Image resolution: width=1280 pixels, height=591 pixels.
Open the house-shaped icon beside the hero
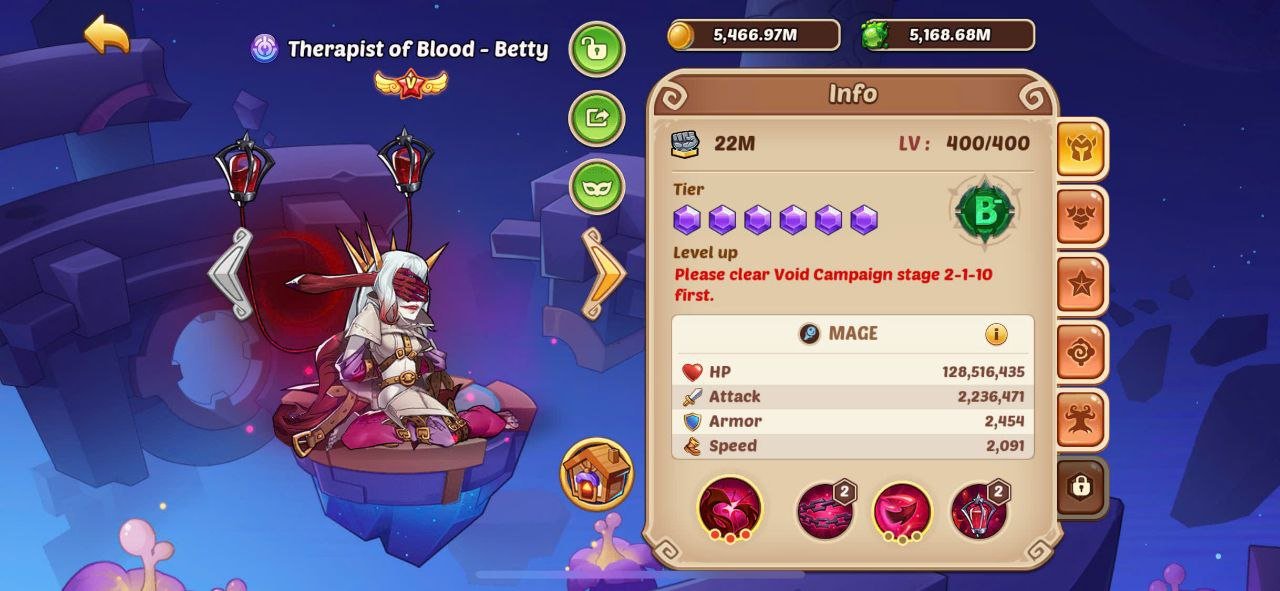tap(597, 473)
